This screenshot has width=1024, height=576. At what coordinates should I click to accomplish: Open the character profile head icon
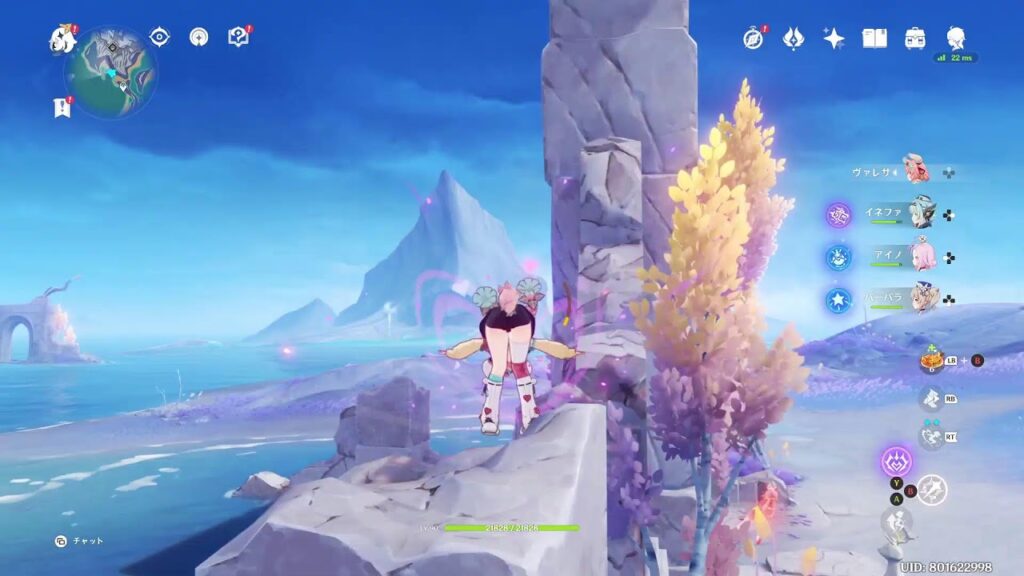(x=956, y=38)
